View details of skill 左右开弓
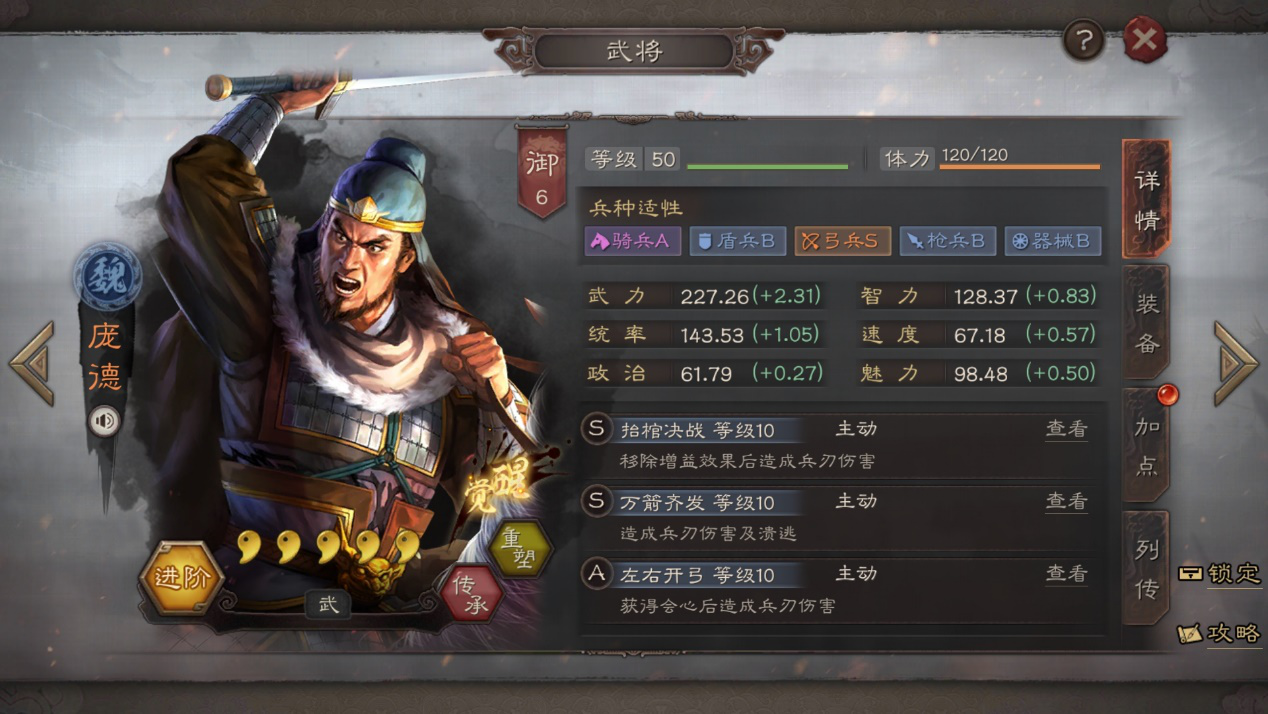 (1066, 573)
